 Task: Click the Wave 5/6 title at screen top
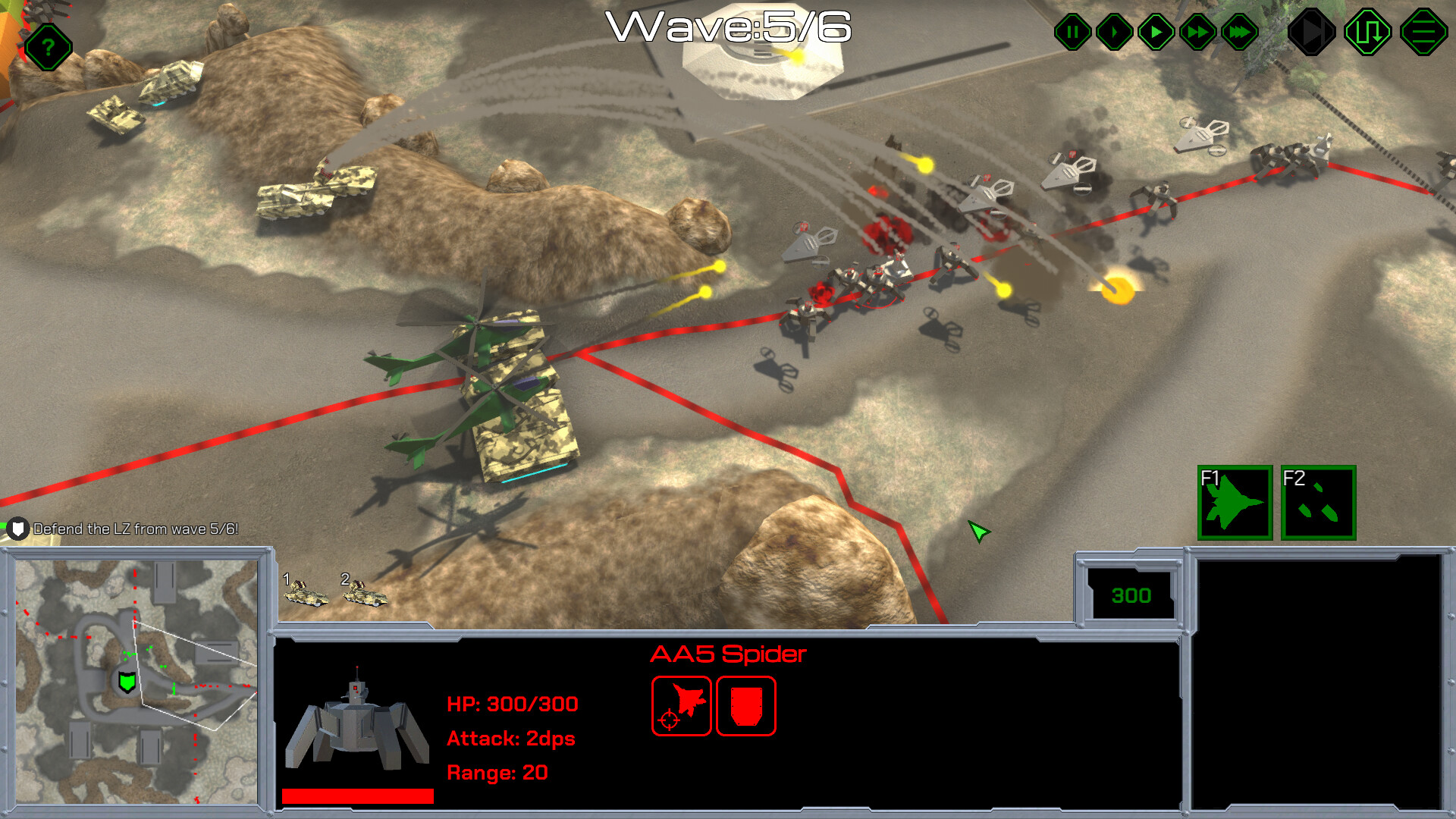[730, 29]
